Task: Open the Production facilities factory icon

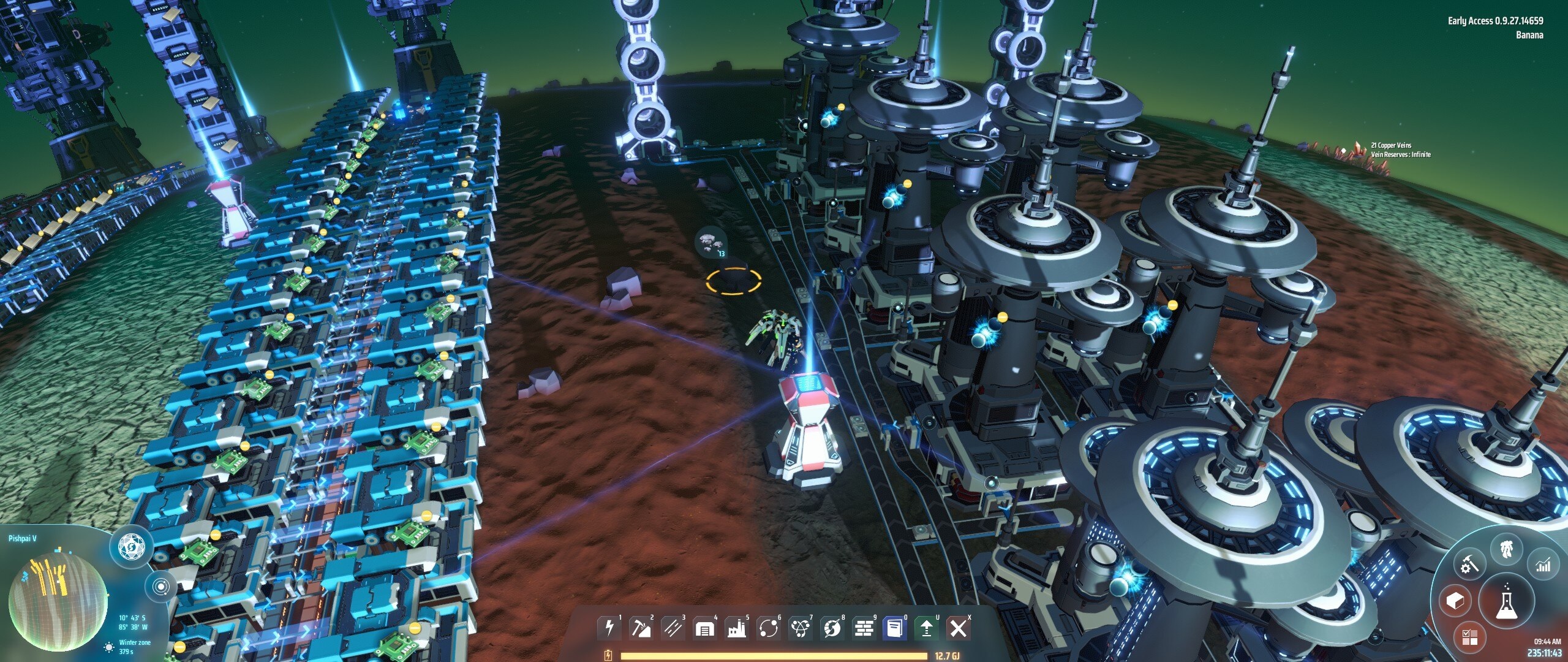Action: (737, 629)
